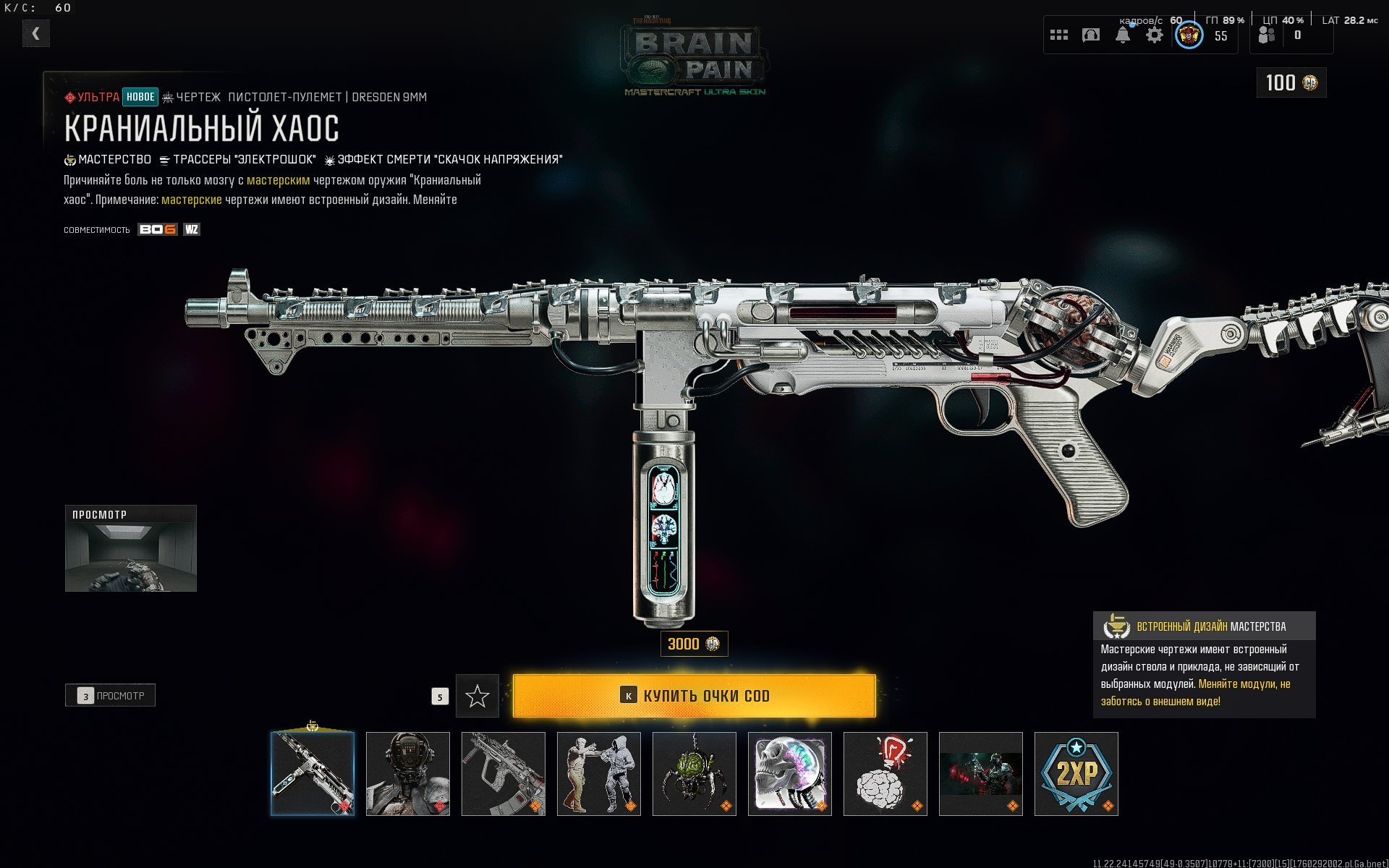Open the calling card bundle item
The height and width of the screenshot is (868, 1389).
[981, 773]
